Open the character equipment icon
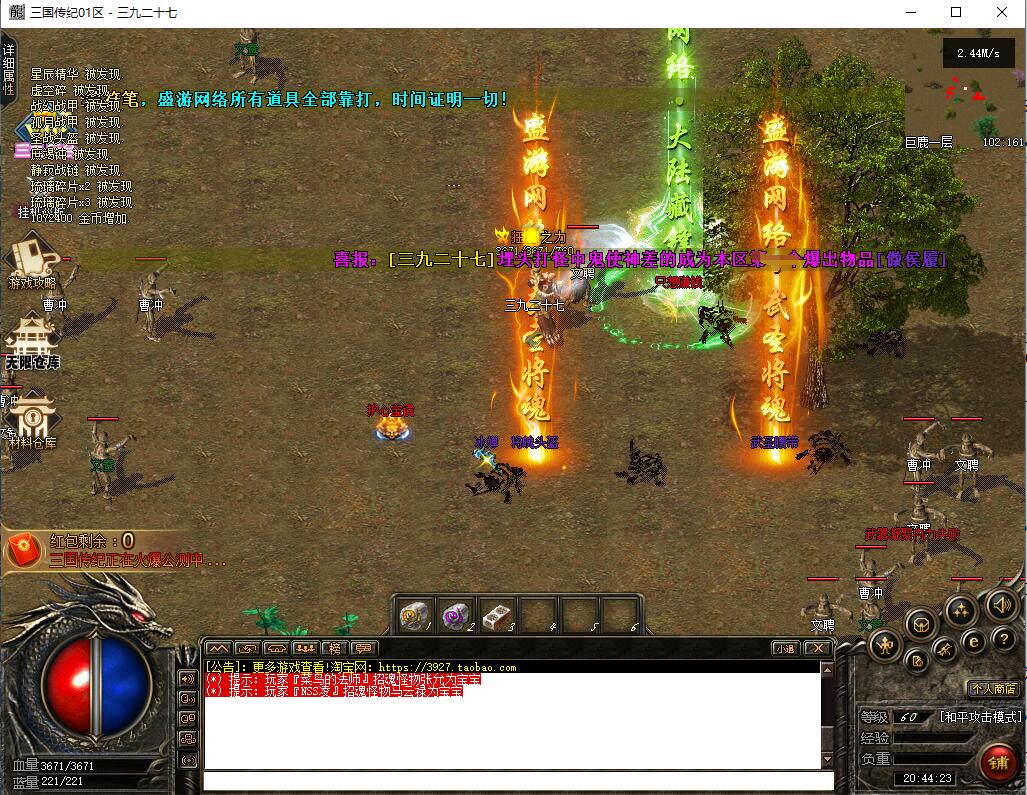The width and height of the screenshot is (1027, 795). 885,645
